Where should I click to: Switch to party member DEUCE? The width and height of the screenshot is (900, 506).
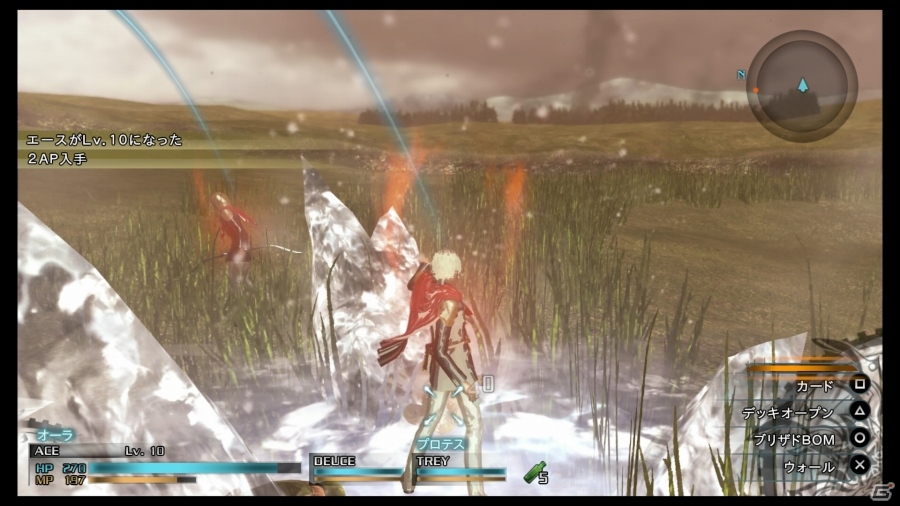coord(357,465)
